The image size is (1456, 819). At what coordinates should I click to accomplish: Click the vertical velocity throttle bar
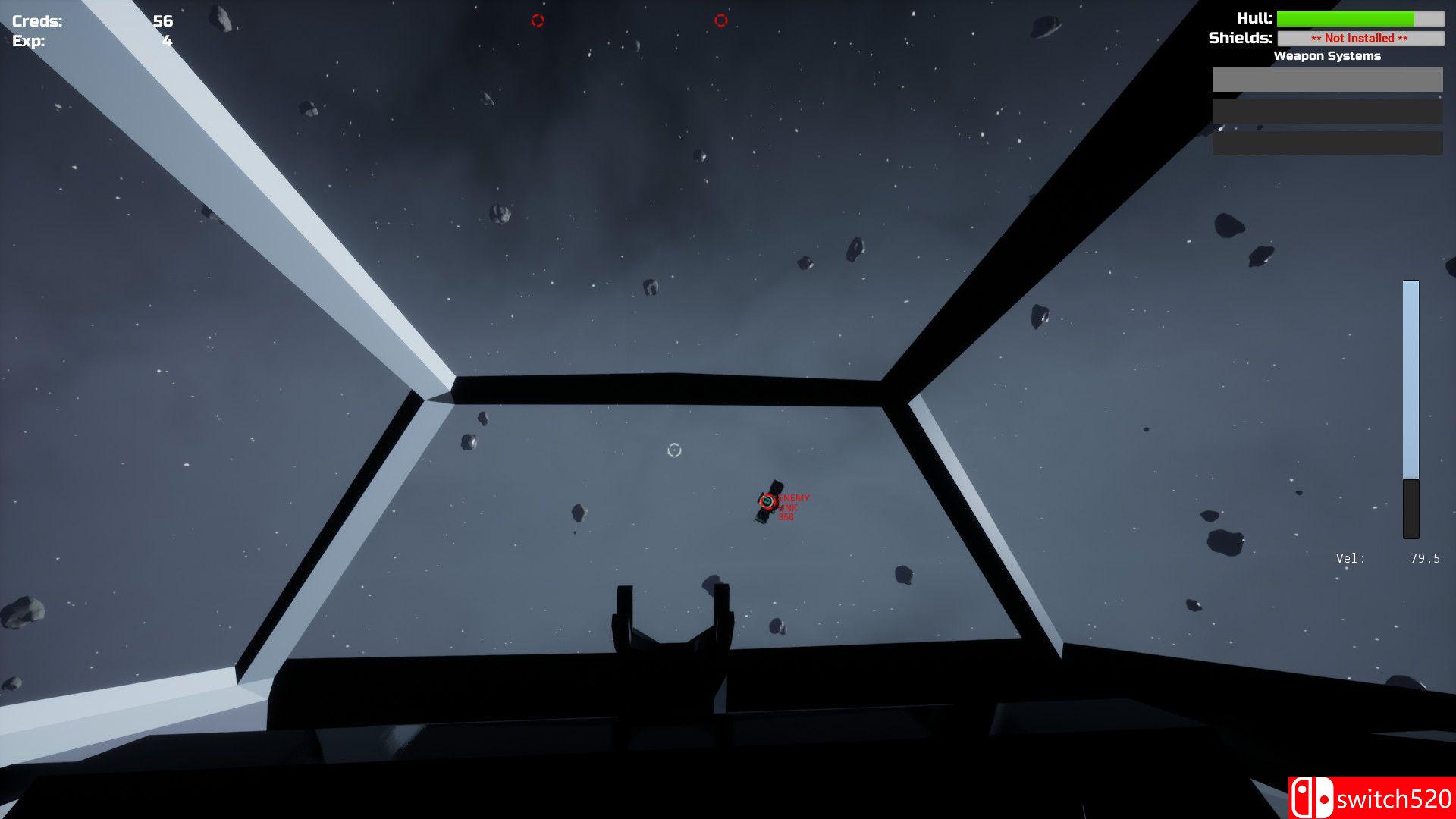point(1410,409)
